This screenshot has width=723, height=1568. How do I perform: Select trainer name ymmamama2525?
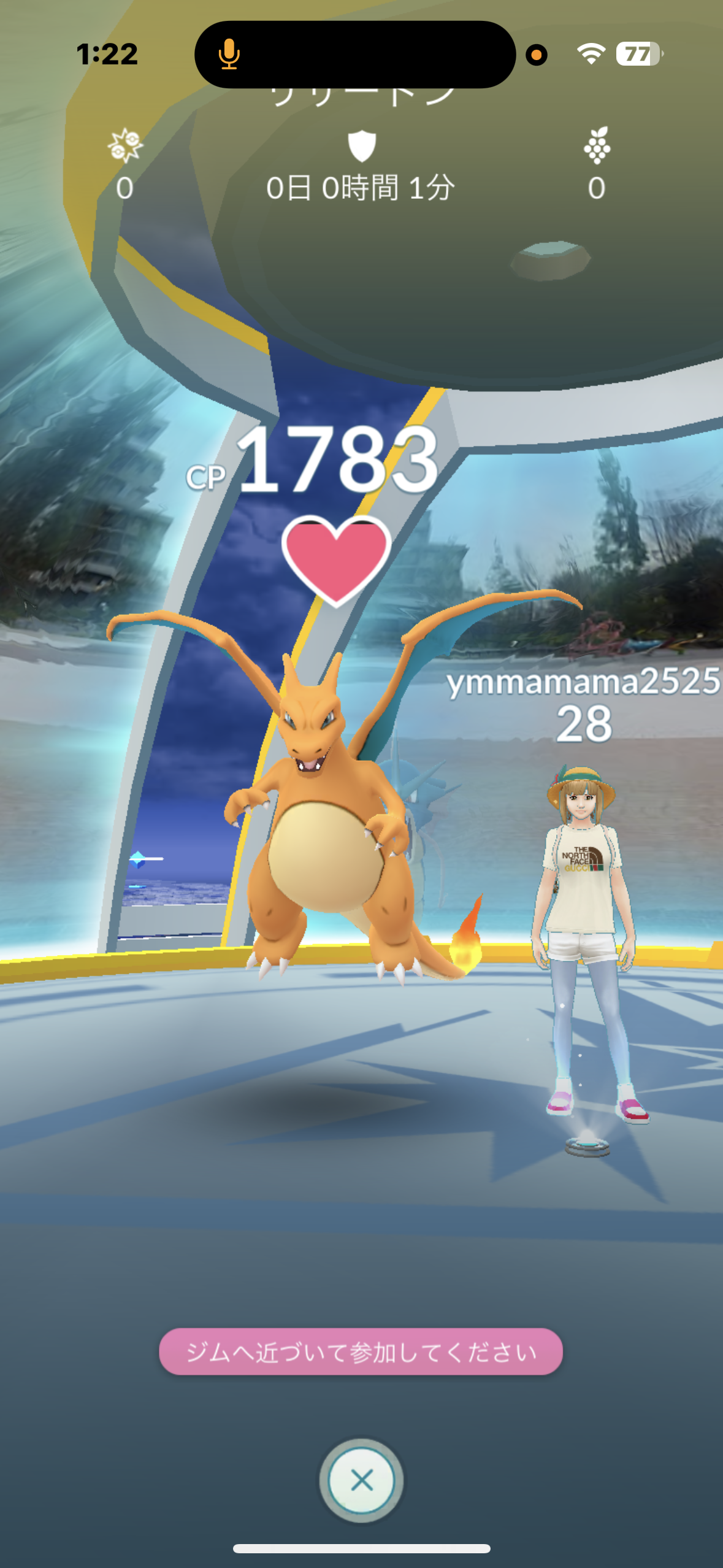tap(583, 682)
